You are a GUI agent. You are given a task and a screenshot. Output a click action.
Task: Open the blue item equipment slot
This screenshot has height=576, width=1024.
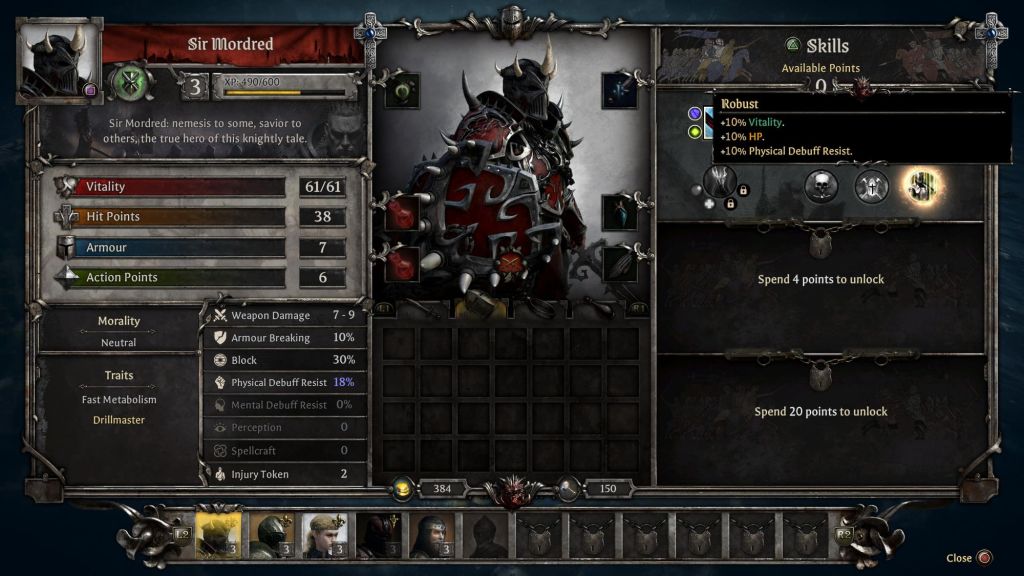619,91
